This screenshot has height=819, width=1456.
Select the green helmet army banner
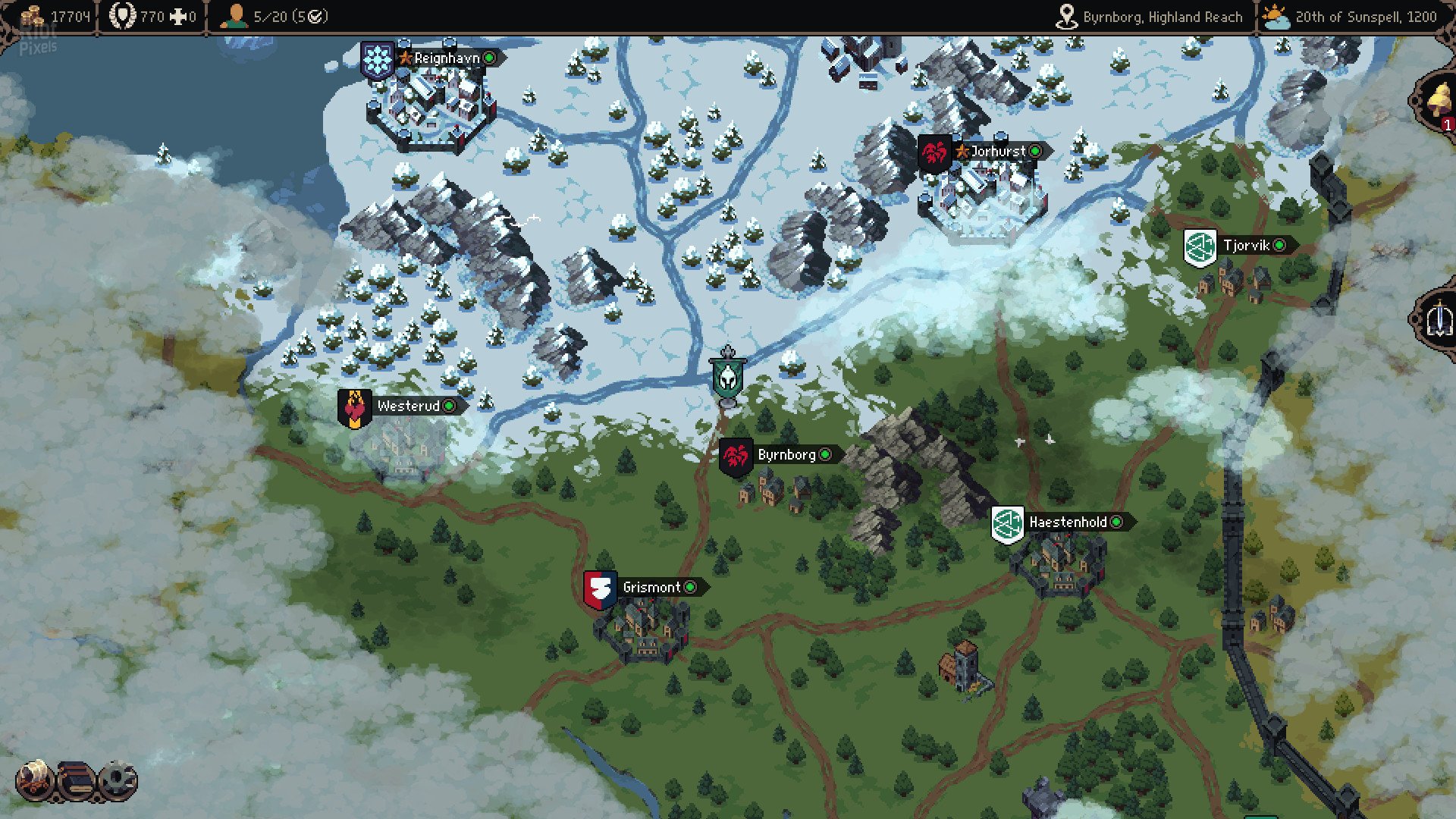click(727, 377)
